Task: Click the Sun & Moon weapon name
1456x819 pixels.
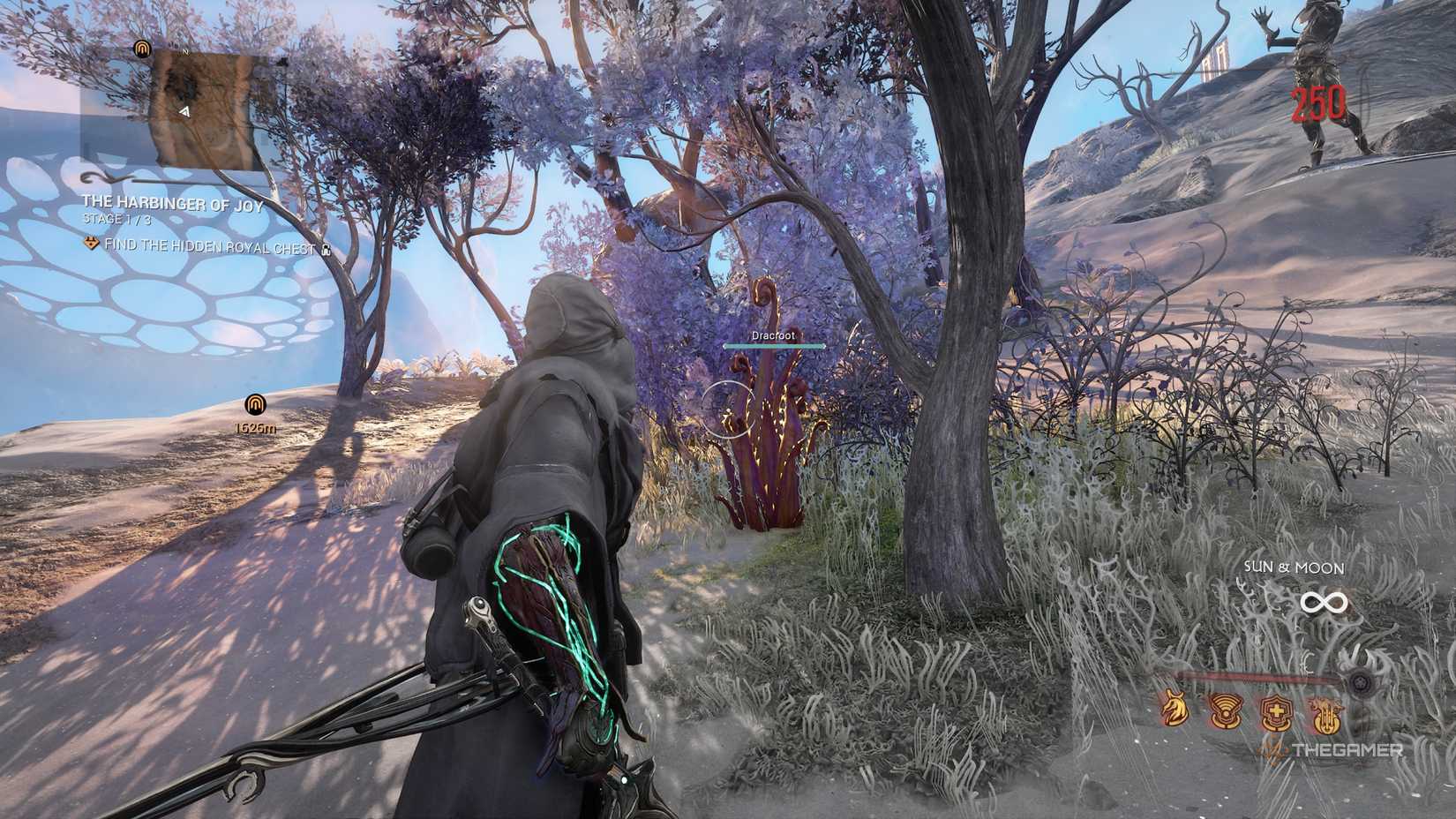Action: 1294,567
